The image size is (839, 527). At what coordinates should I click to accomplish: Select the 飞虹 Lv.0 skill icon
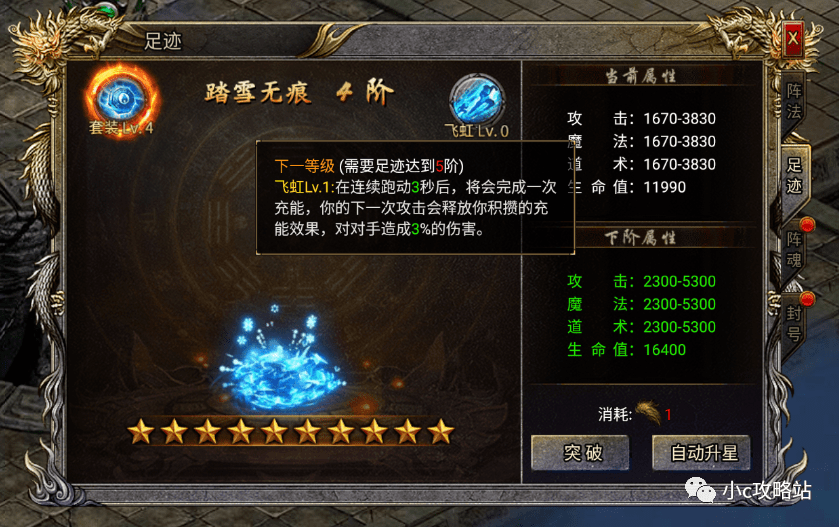pos(477,99)
